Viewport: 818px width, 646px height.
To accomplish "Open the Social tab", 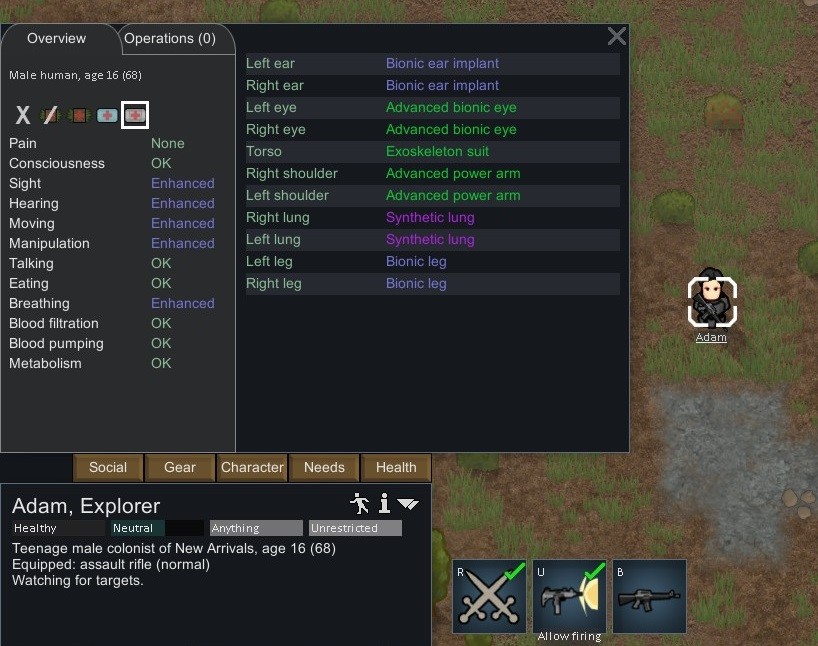I will tap(108, 467).
